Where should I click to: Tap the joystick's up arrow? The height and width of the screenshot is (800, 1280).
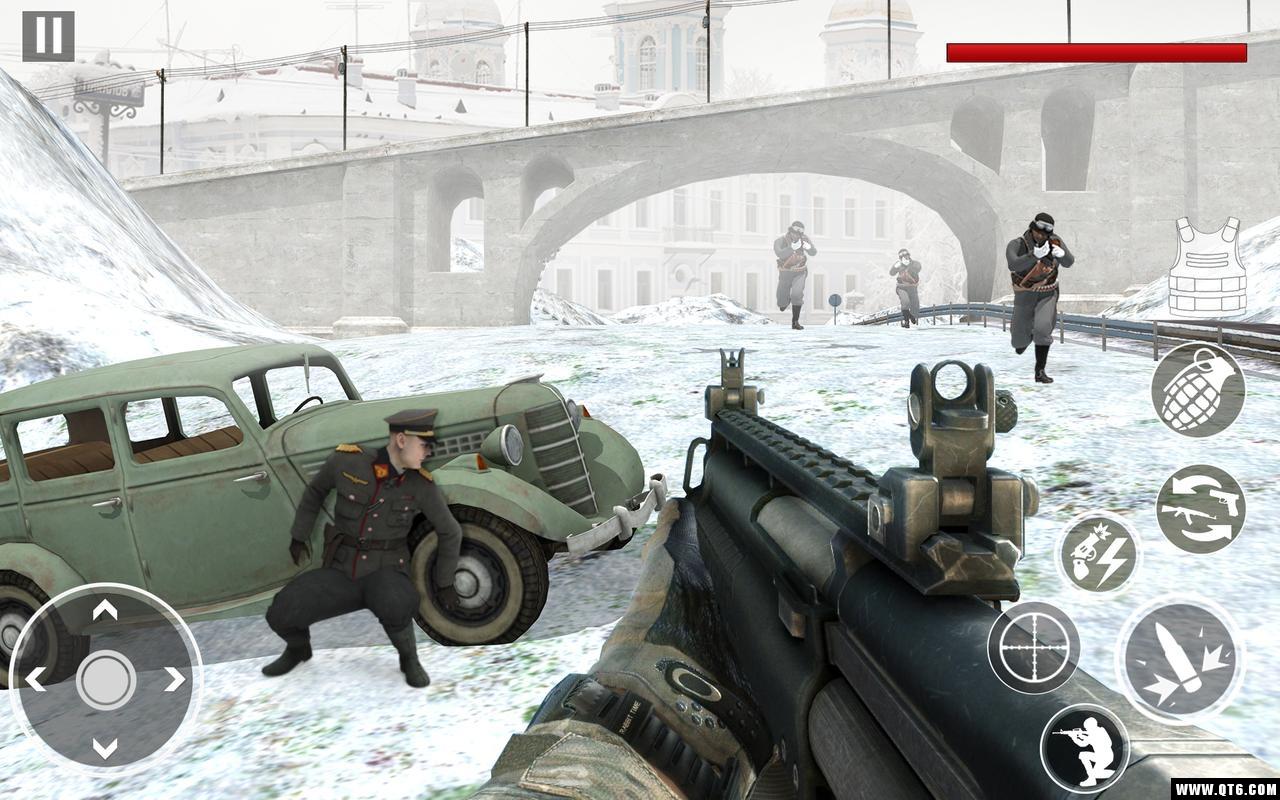tap(105, 610)
